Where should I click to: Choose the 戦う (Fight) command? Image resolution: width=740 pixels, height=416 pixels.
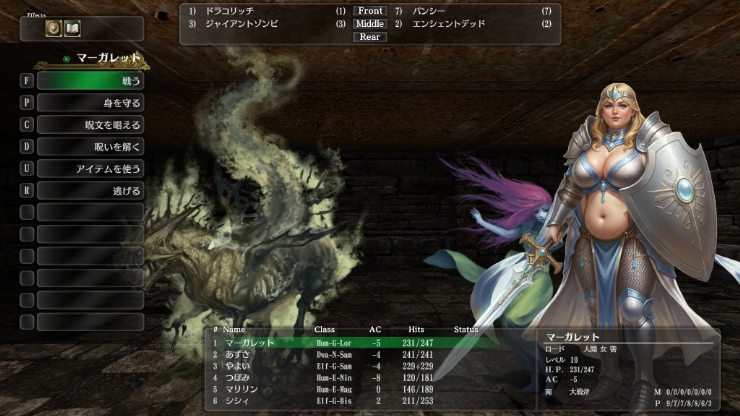tap(90, 81)
